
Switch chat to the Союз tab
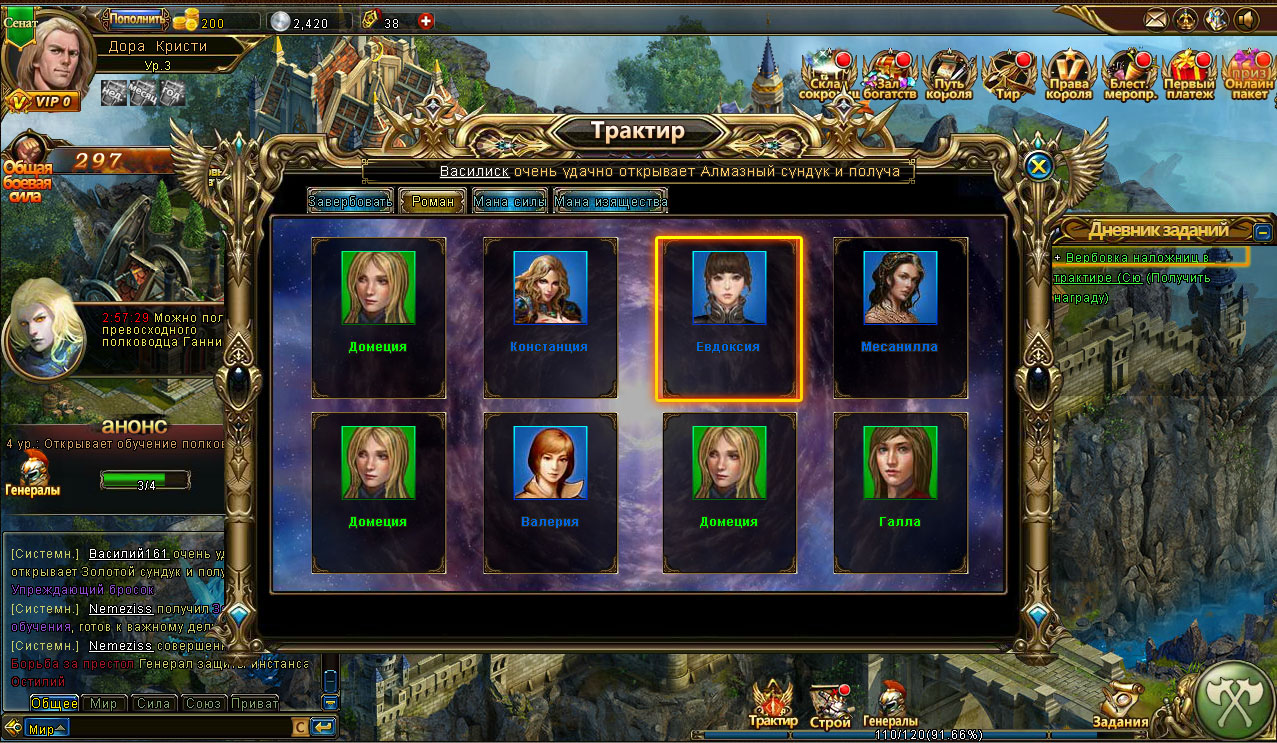(x=203, y=703)
